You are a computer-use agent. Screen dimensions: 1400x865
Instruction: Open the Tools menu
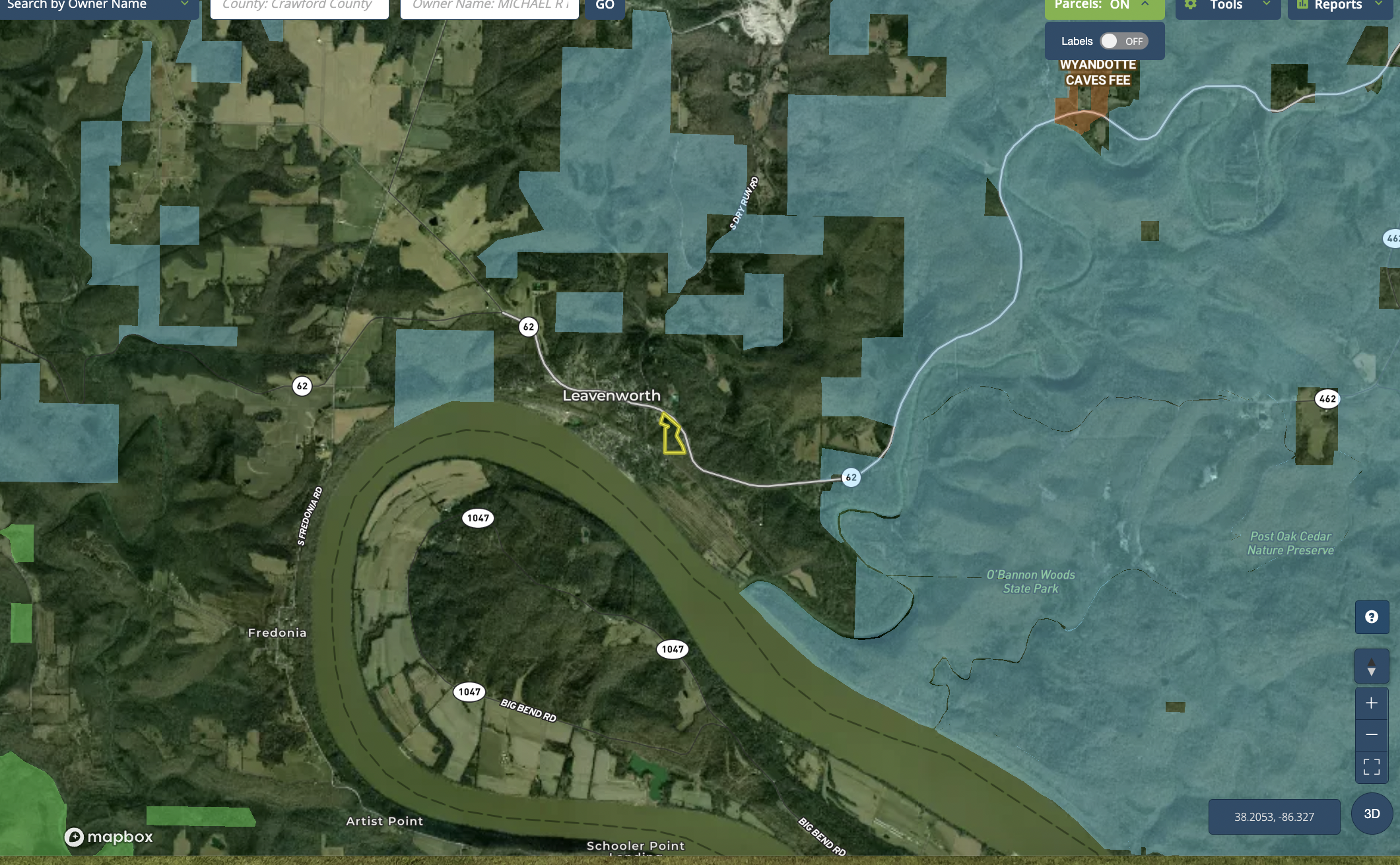(1227, 6)
